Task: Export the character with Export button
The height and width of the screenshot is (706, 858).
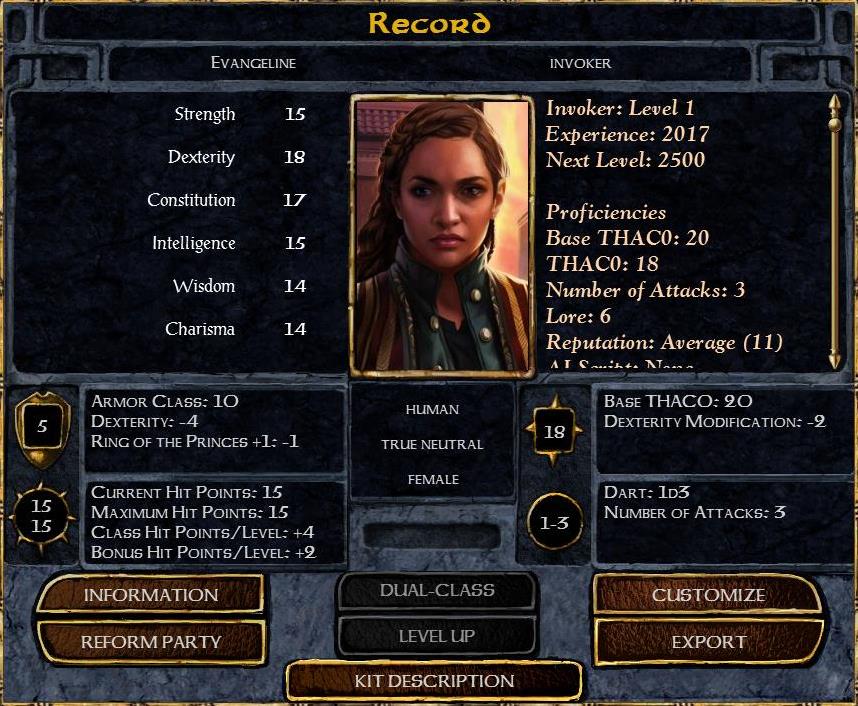Action: (x=708, y=641)
